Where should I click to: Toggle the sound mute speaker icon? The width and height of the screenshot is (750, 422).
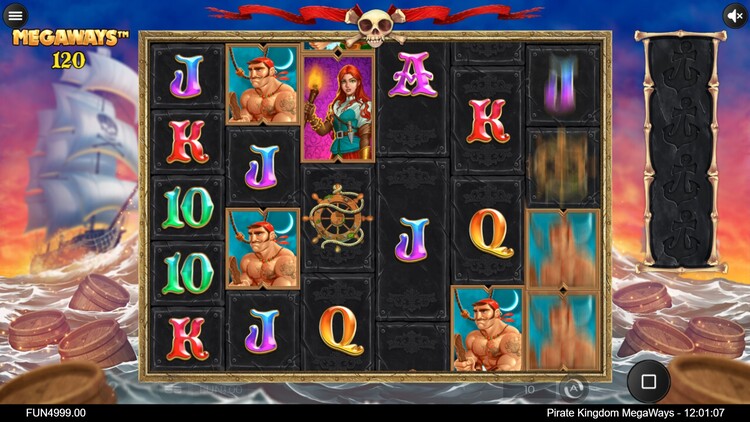735,16
